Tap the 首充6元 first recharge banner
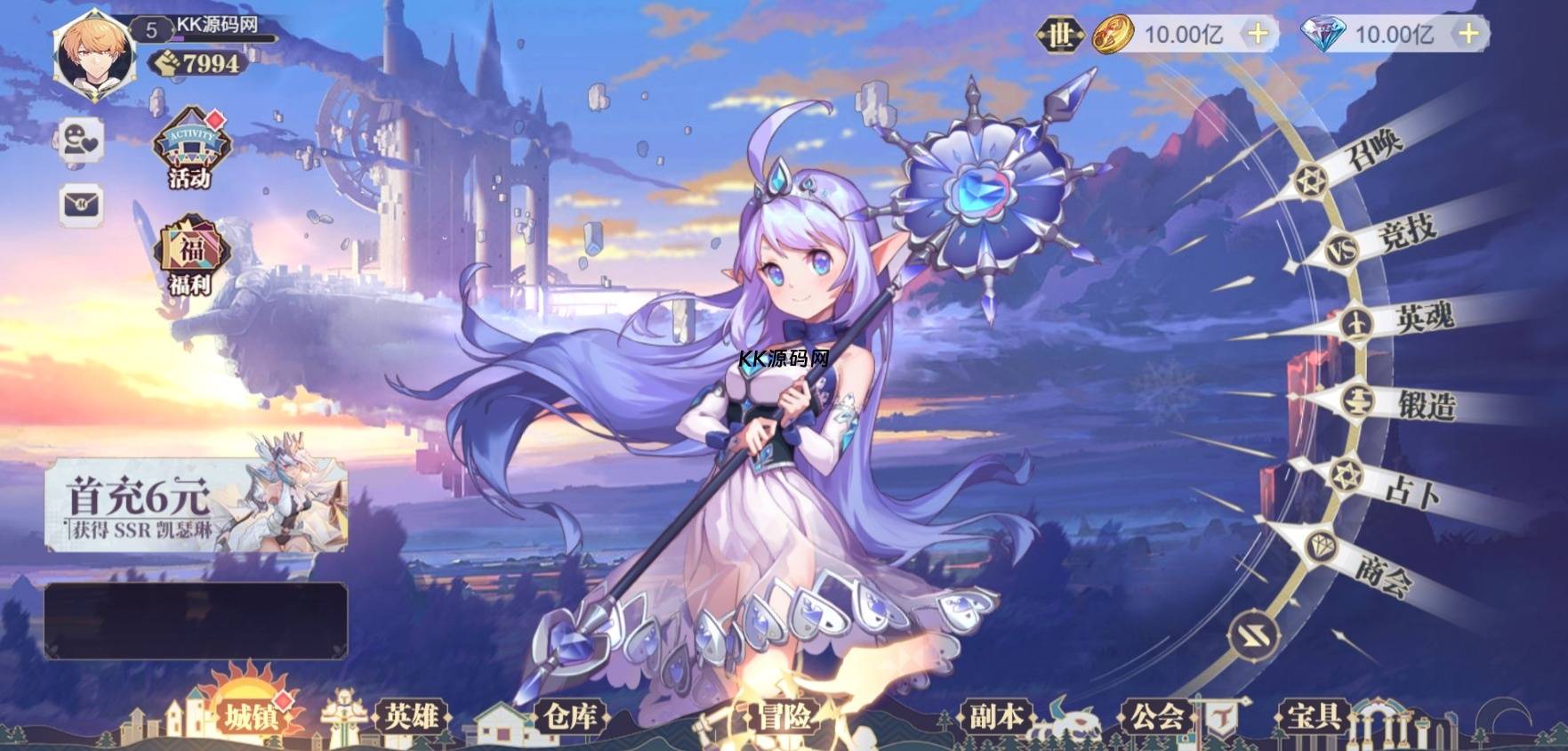1568x751 pixels. 196,503
